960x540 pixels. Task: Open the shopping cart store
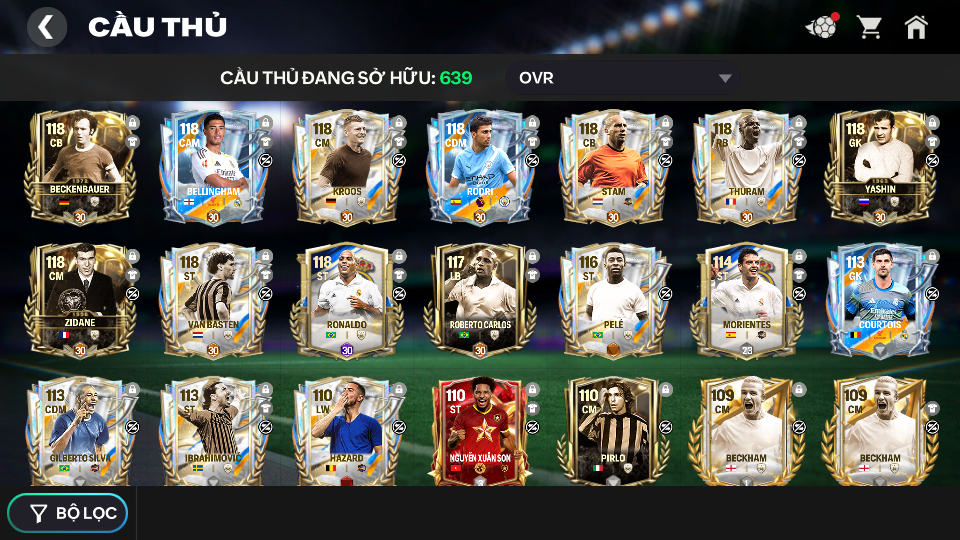[869, 27]
